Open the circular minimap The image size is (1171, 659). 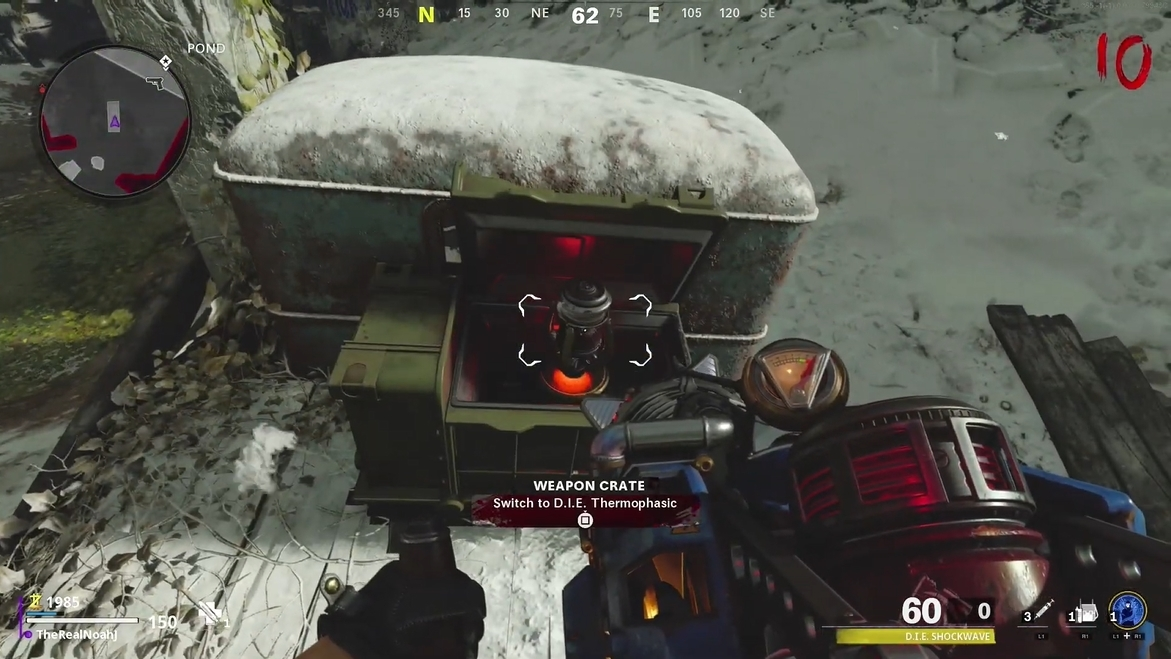tap(115, 122)
